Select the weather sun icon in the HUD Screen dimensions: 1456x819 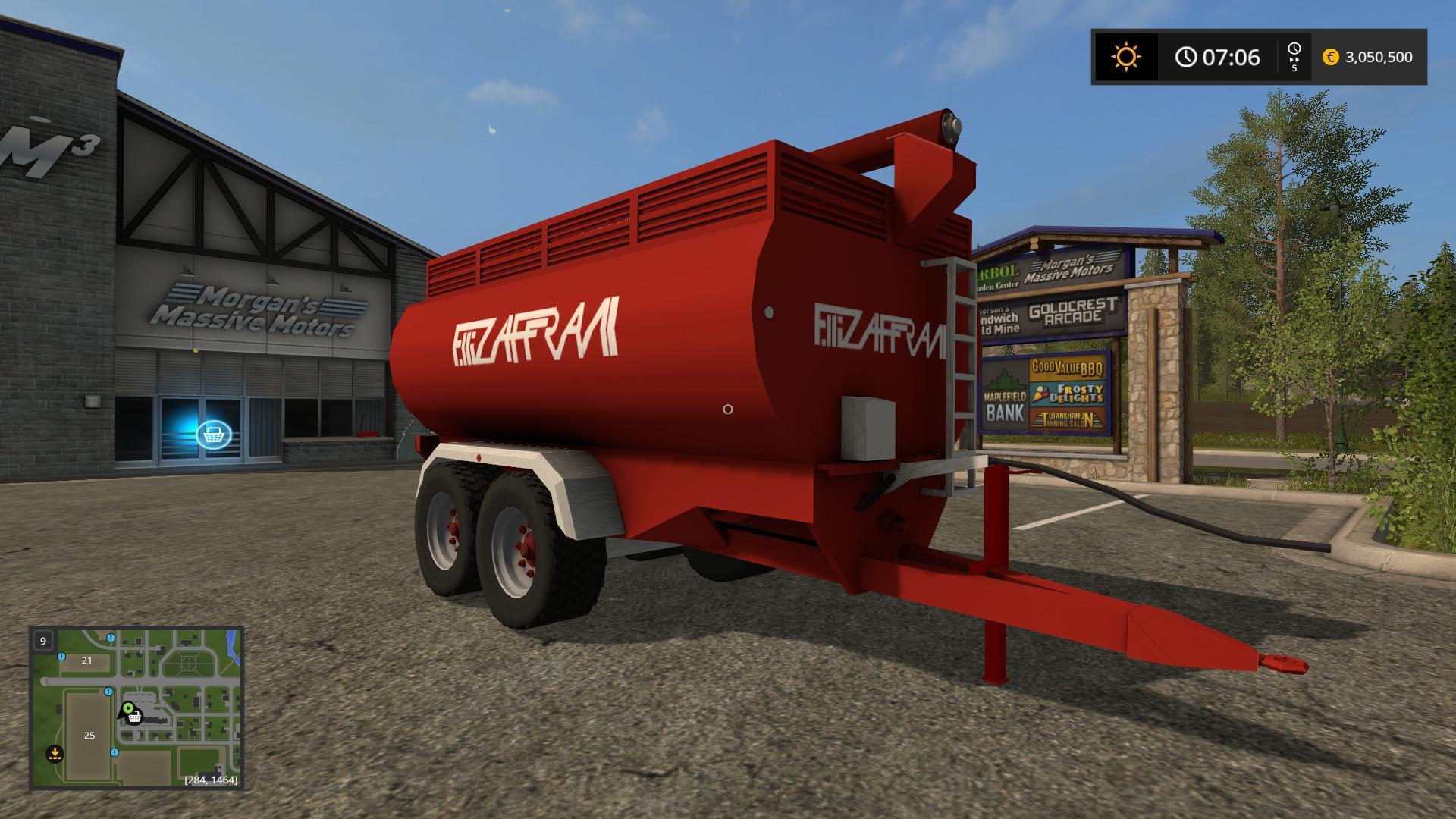coord(1127,56)
